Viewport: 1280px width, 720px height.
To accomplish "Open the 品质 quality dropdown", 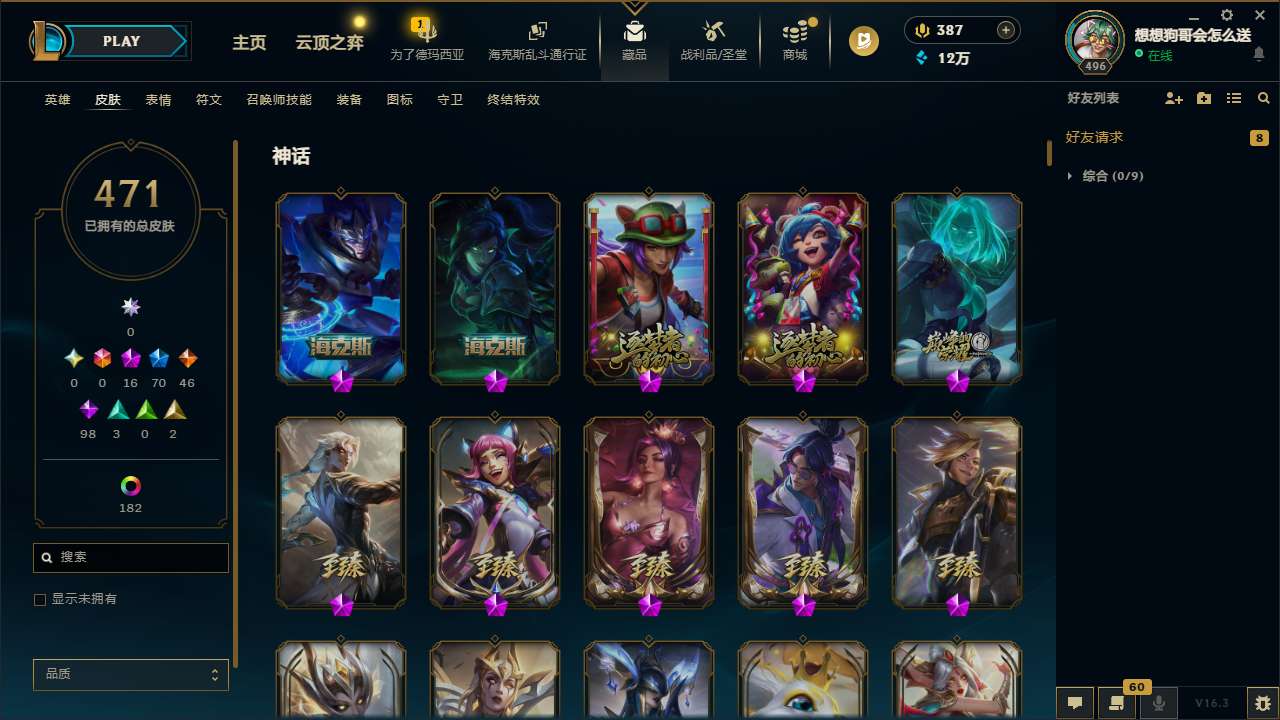I will click(130, 674).
